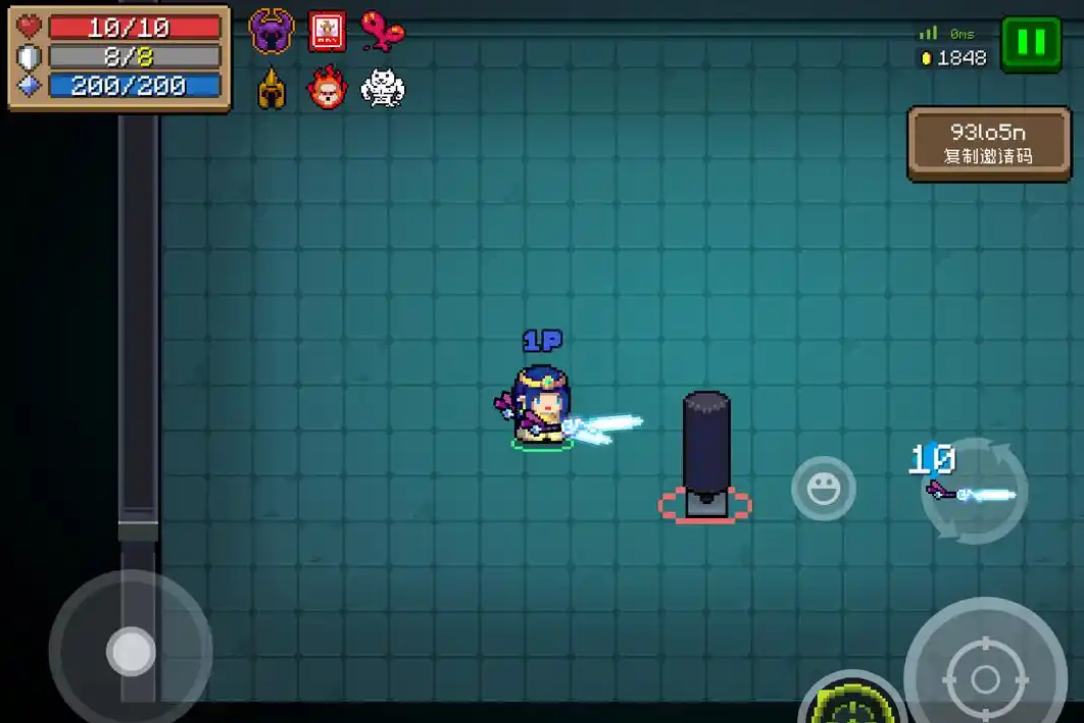1084x723 pixels.
Task: Select the golden spiked helmet buff icon
Action: point(271,89)
